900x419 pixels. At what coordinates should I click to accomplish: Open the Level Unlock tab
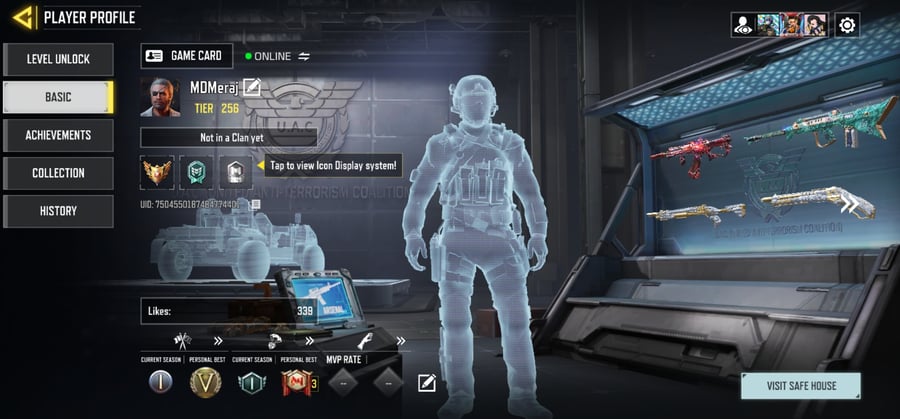tap(58, 59)
